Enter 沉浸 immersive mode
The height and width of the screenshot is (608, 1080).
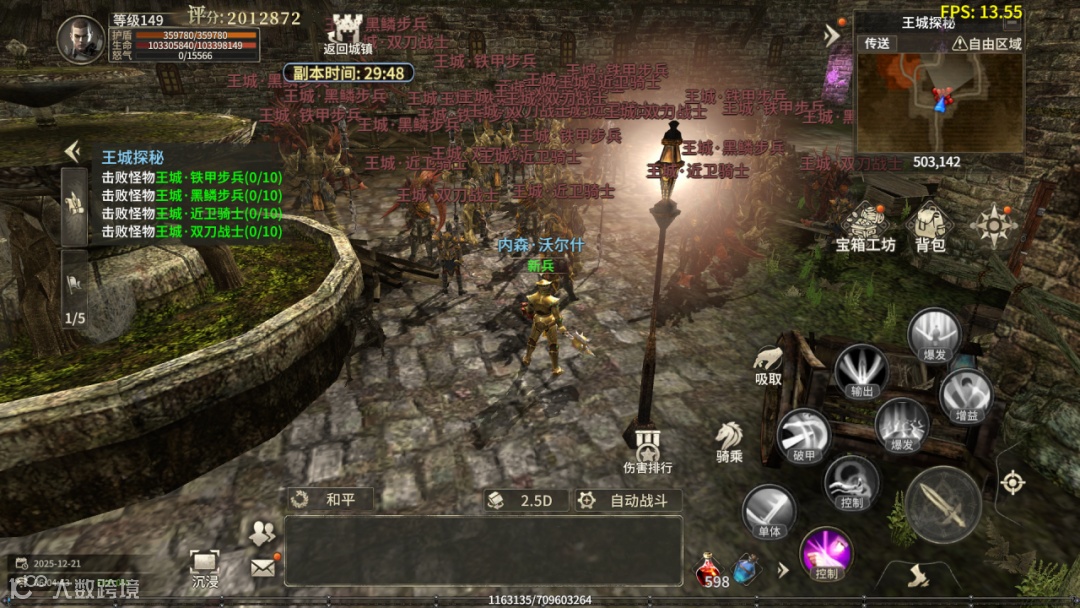click(205, 567)
